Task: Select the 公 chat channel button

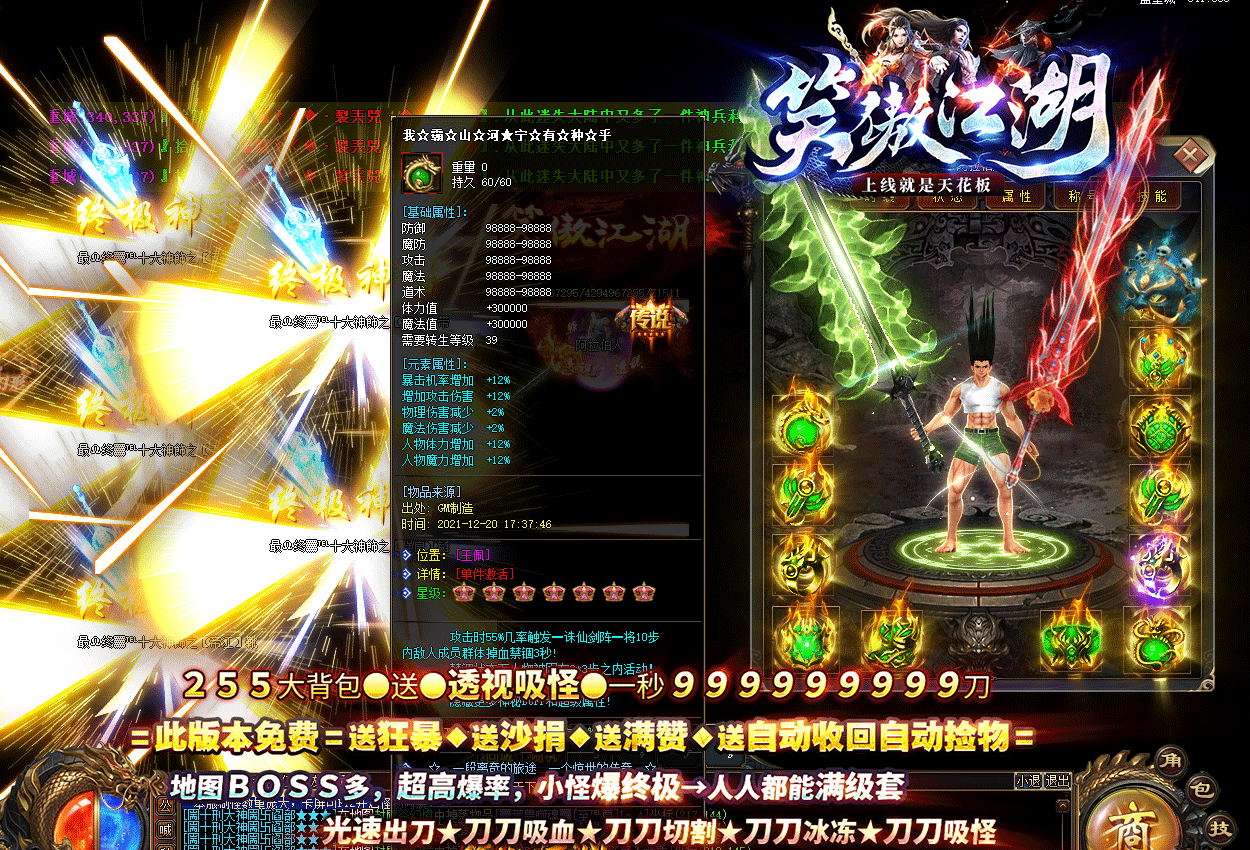Action: (x=164, y=803)
